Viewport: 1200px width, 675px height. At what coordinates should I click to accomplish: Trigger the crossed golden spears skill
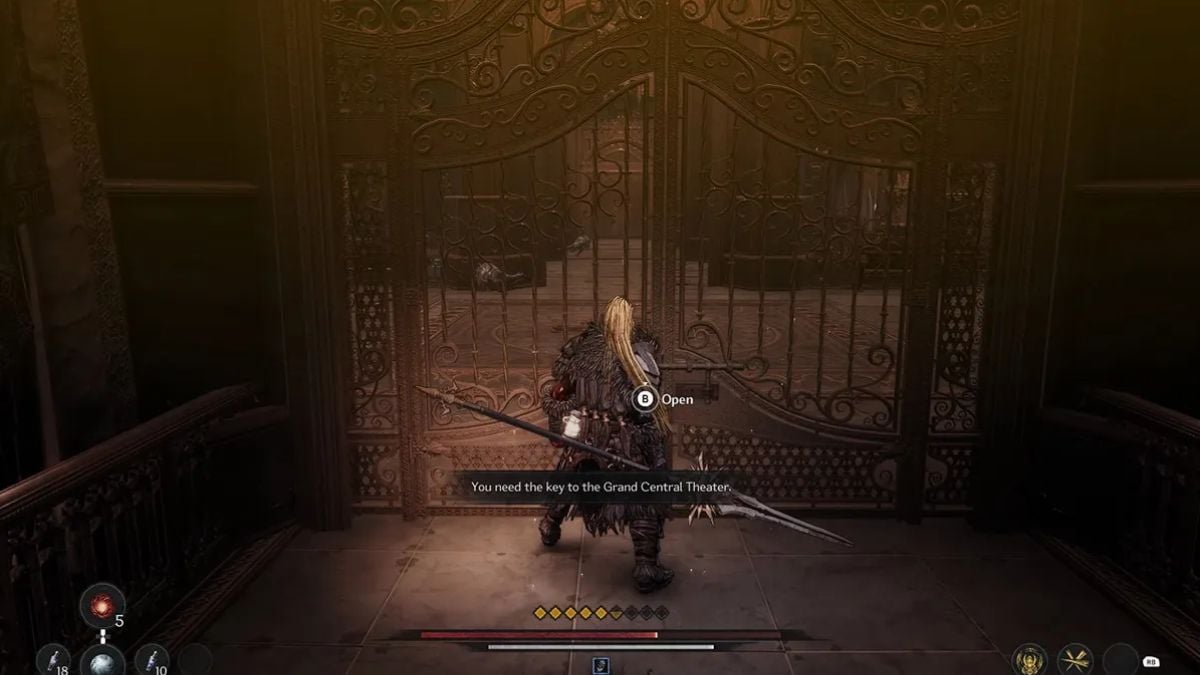click(x=1075, y=660)
